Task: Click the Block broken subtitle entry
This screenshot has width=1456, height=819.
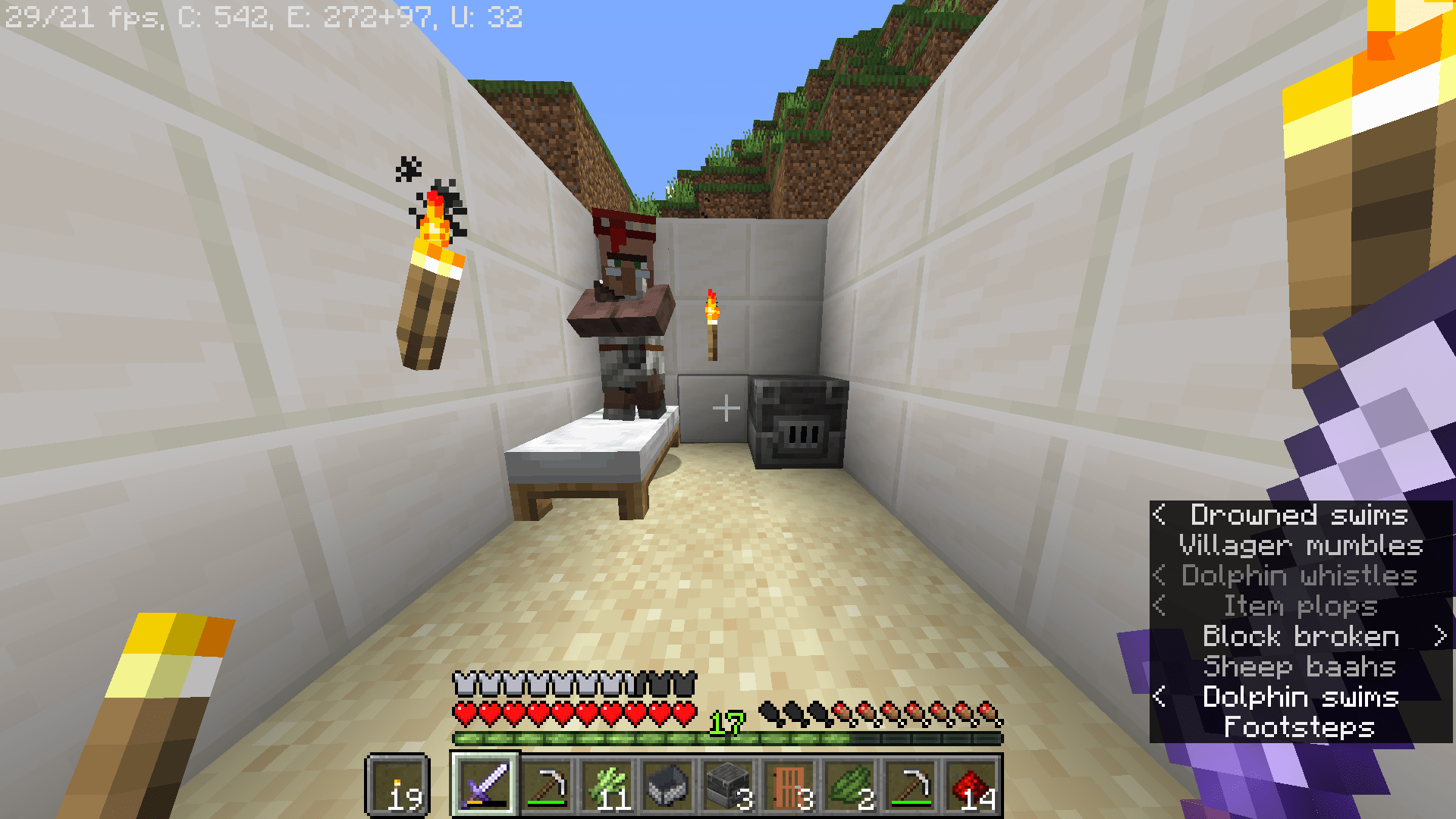Action: coord(1301,637)
